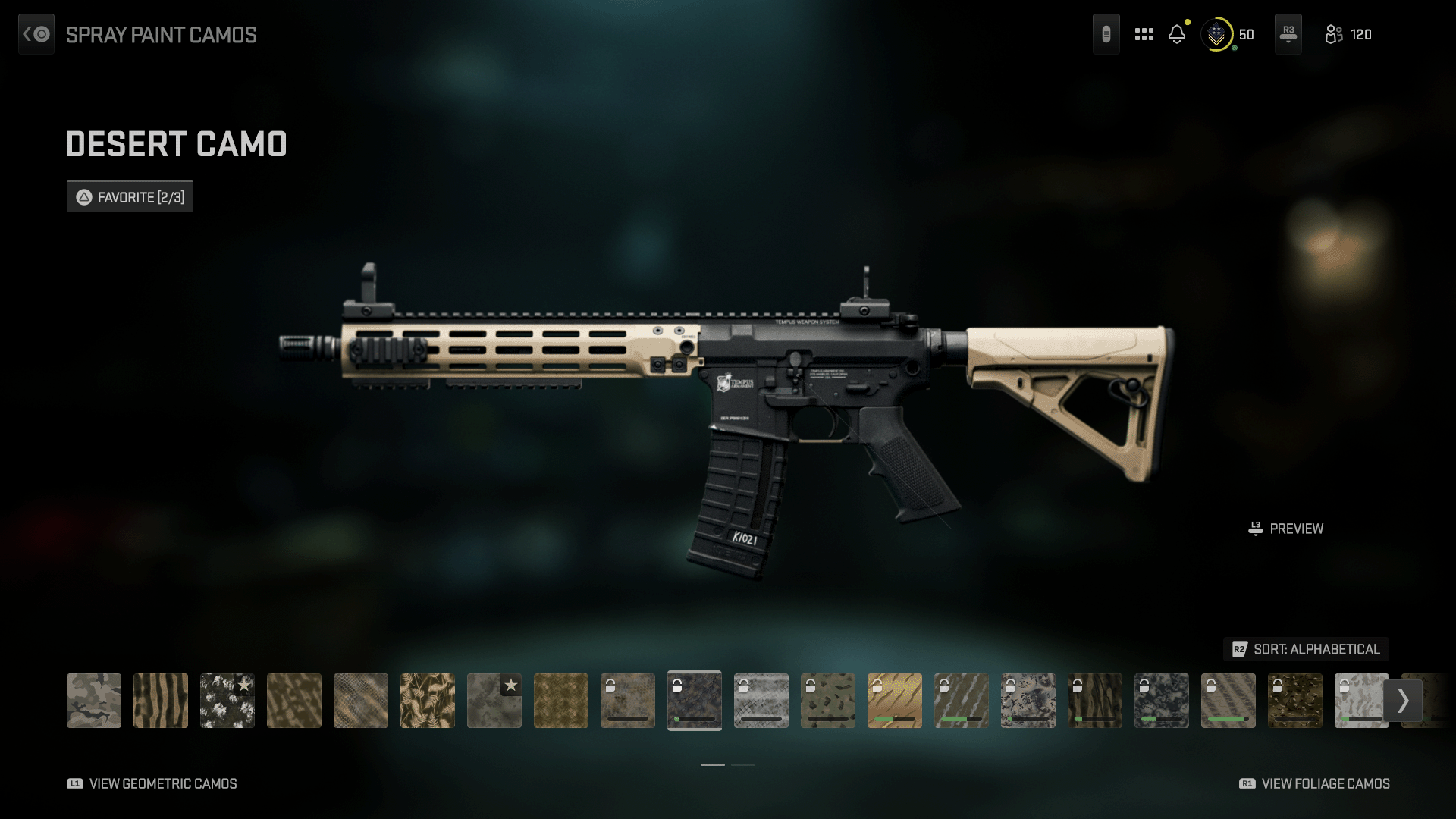Select the starred grey-green mottled camo
Viewport: 1456px width, 819px height.
click(x=494, y=701)
